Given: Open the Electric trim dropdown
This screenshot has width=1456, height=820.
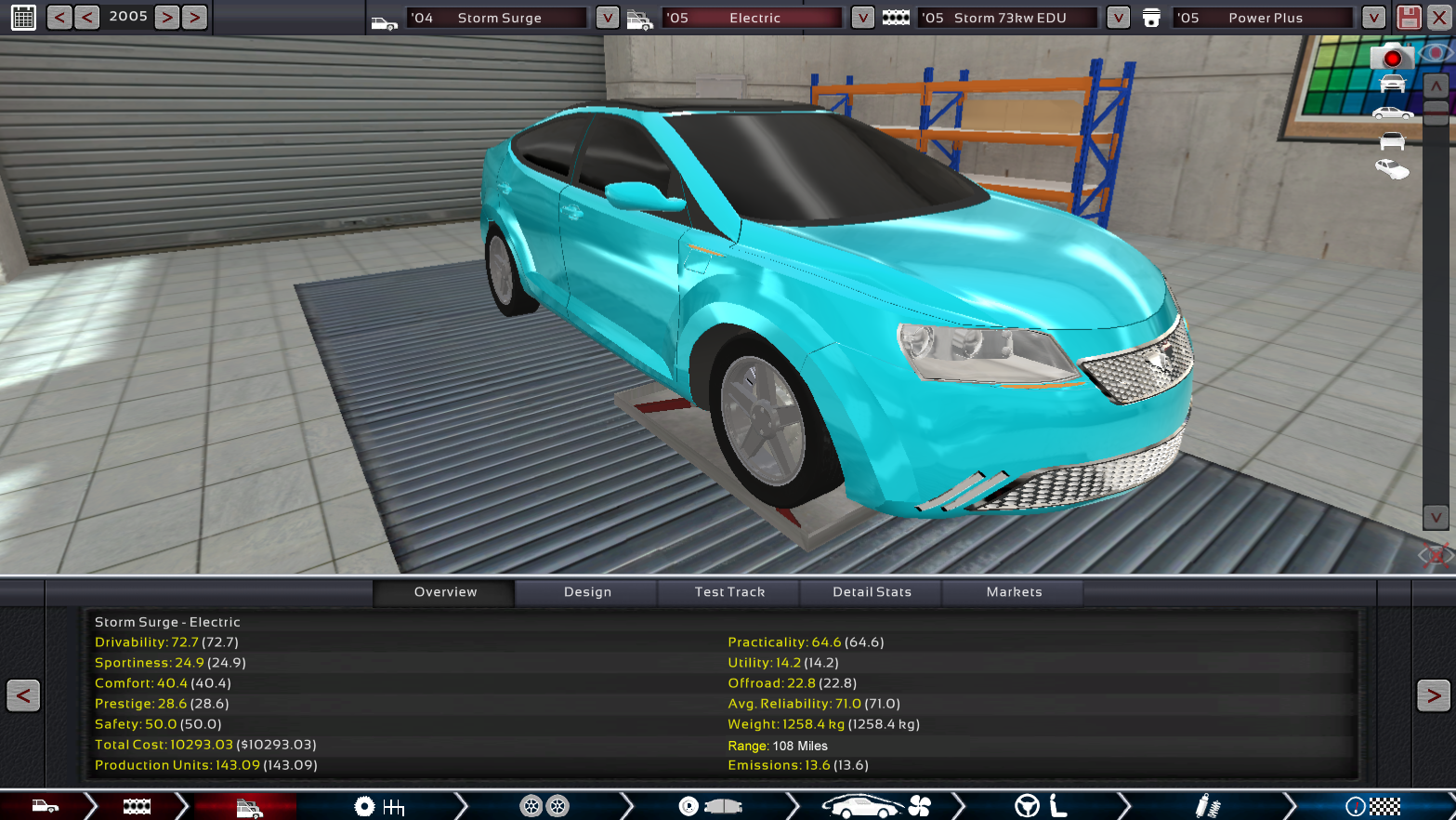Looking at the screenshot, I should [862, 18].
